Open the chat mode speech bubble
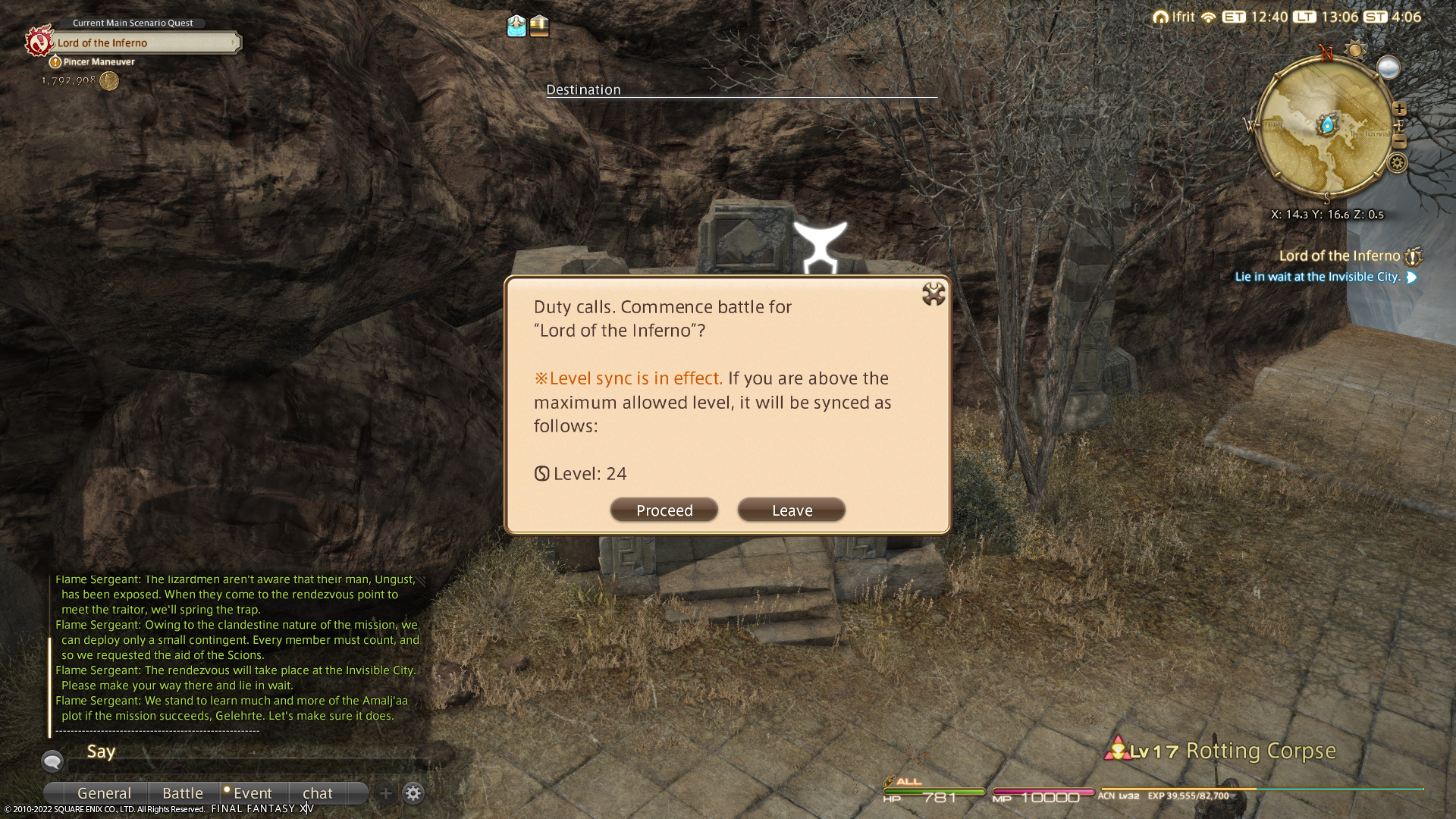This screenshot has width=1456, height=819. [x=52, y=761]
